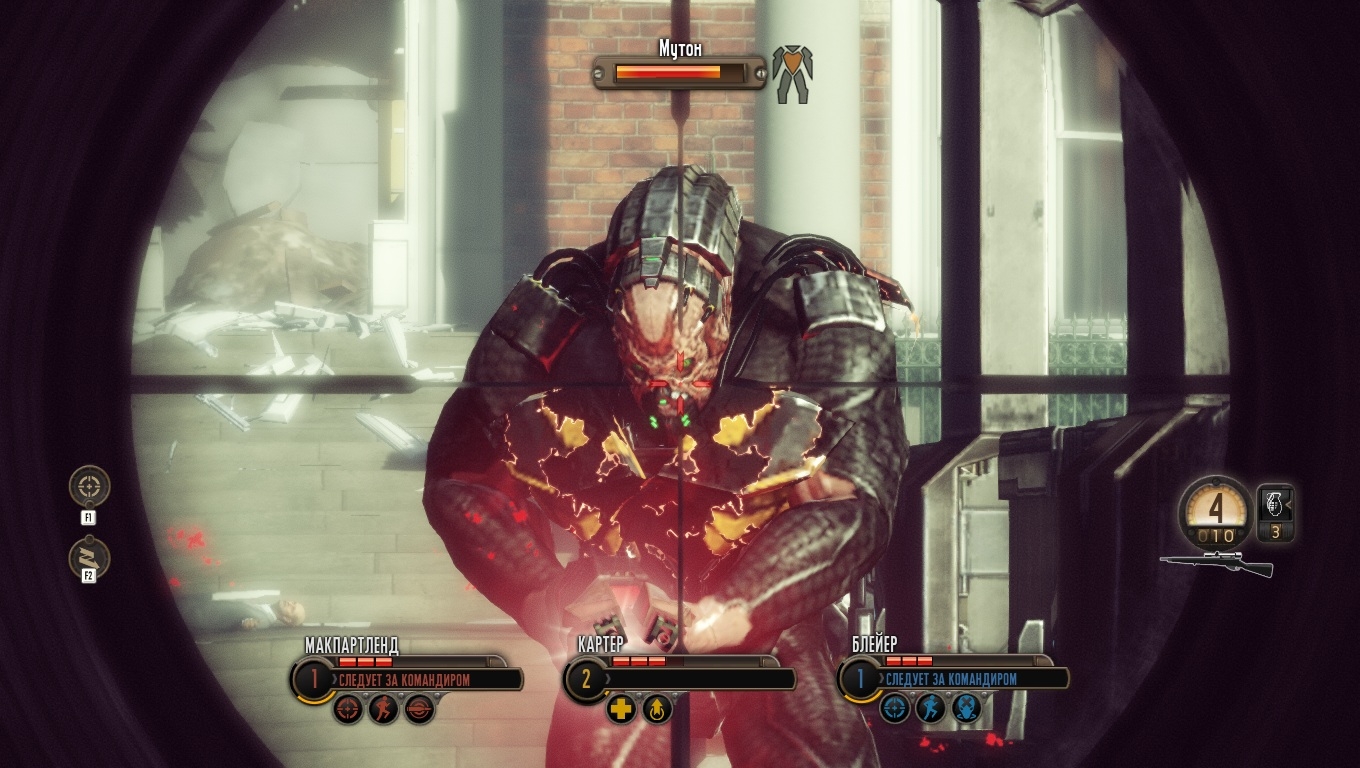The width and height of the screenshot is (1360, 768).
Task: Trigger Blair's blue running figure ability
Action: point(931,709)
